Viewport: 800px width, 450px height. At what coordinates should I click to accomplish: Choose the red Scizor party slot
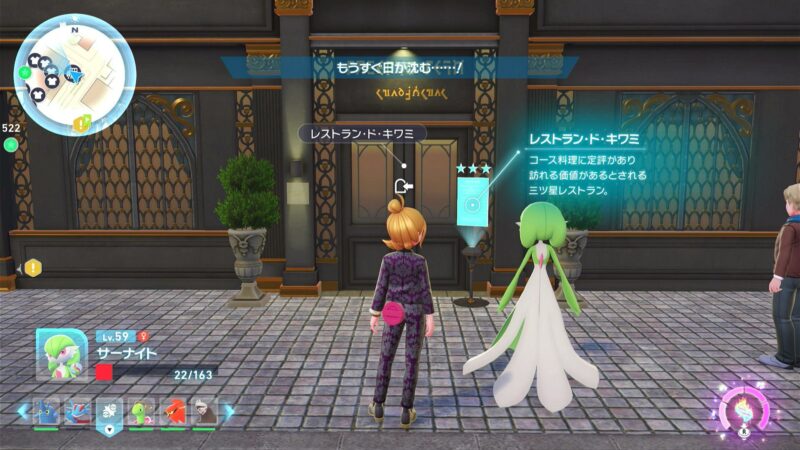tap(174, 411)
